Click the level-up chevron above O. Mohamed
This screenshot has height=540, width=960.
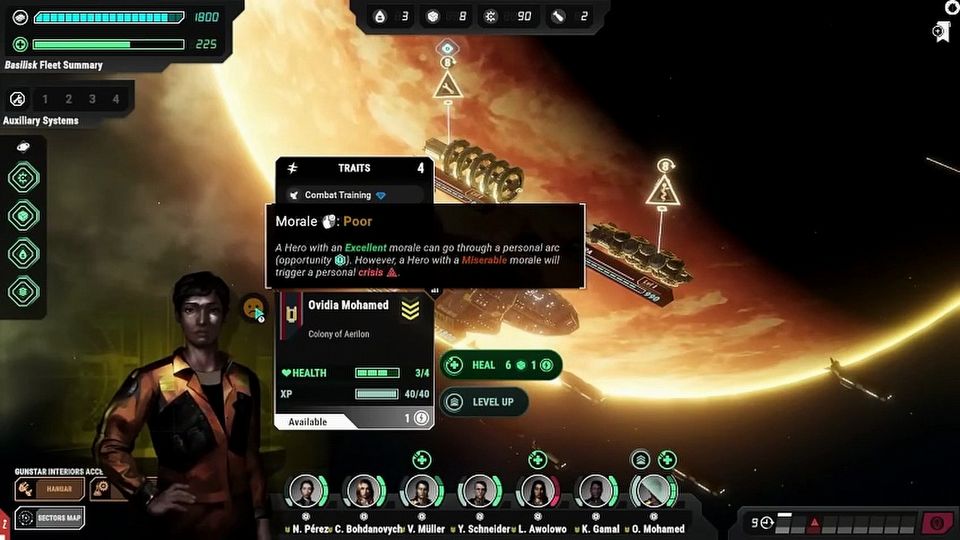click(641, 460)
